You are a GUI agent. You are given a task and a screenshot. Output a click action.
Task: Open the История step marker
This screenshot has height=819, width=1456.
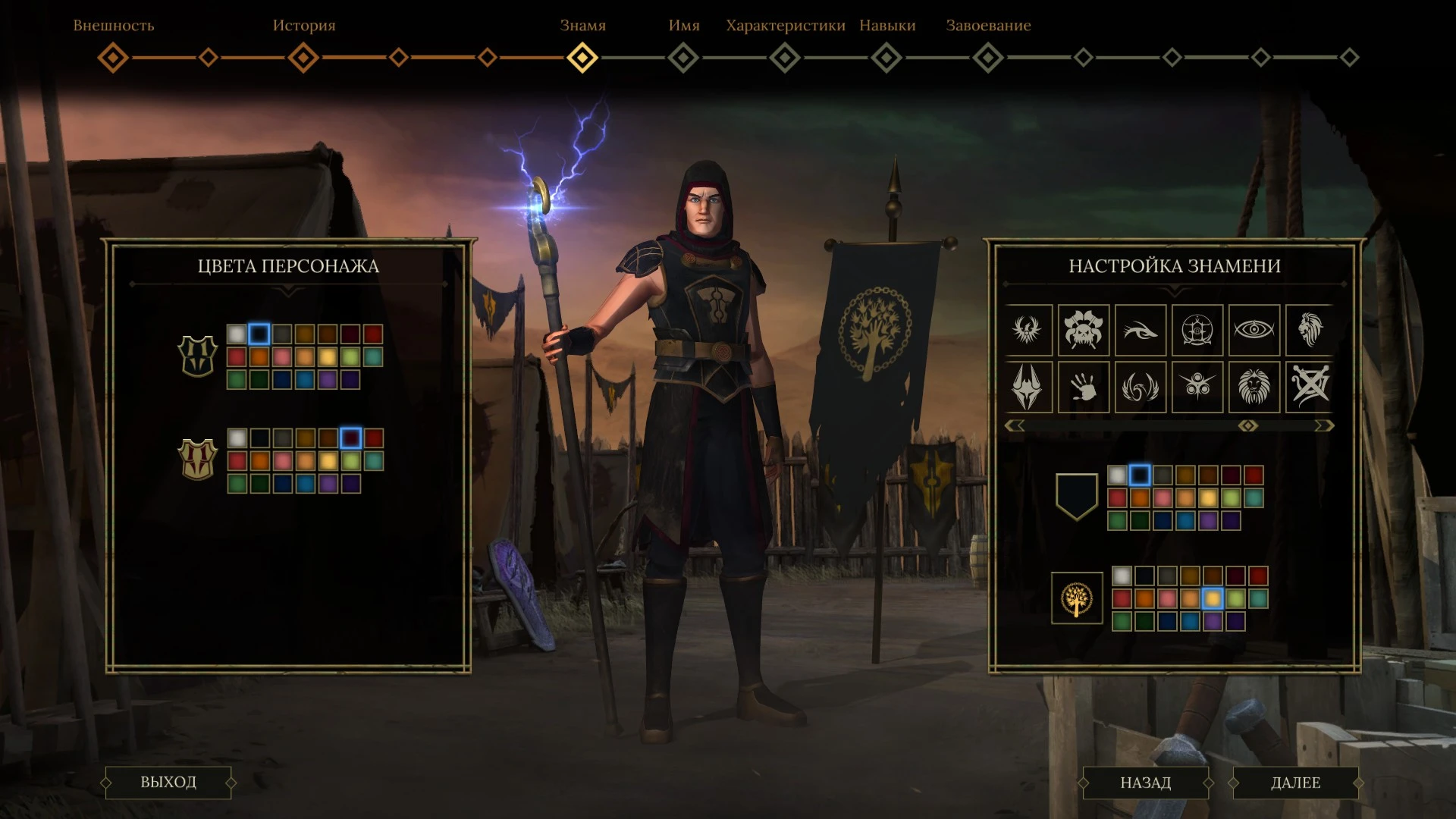click(303, 58)
